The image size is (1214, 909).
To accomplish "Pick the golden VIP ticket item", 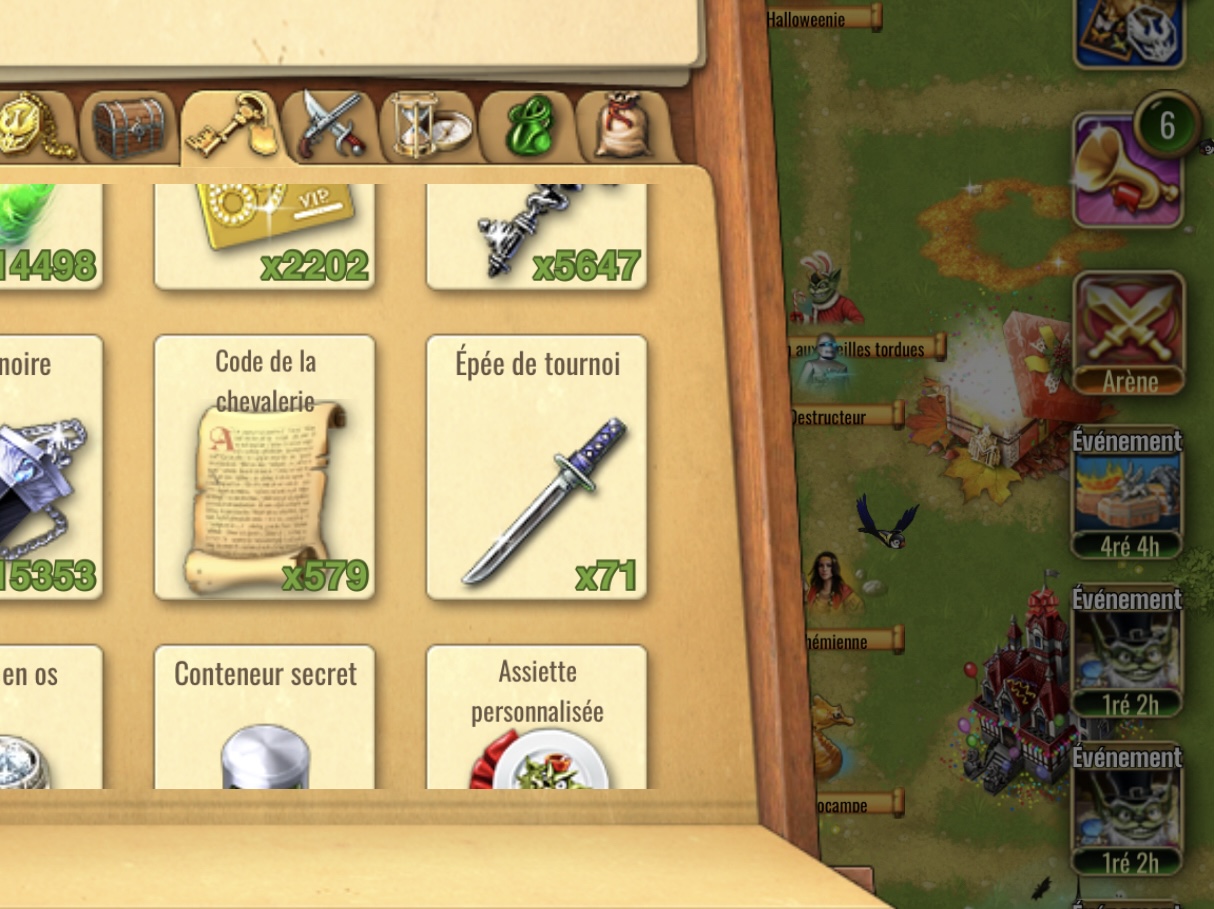I will pyautogui.click(x=265, y=235).
